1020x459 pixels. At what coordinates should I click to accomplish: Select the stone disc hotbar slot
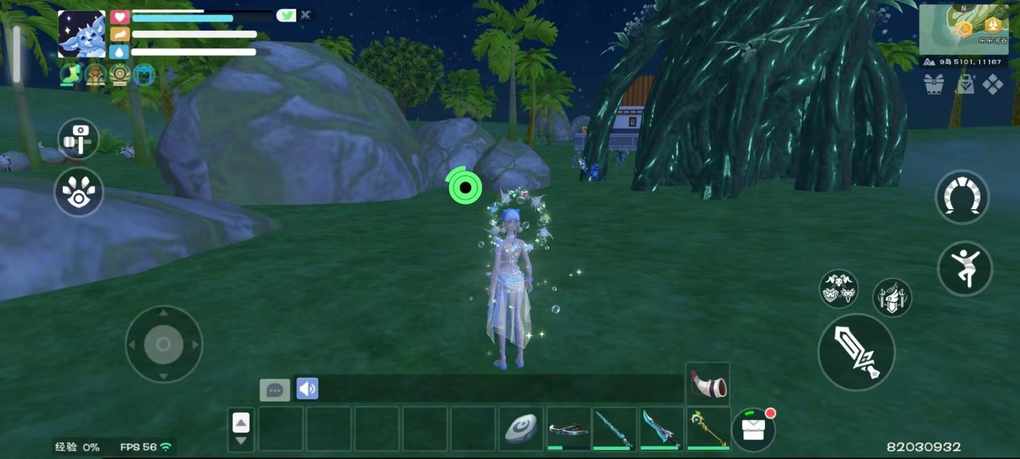click(x=520, y=428)
